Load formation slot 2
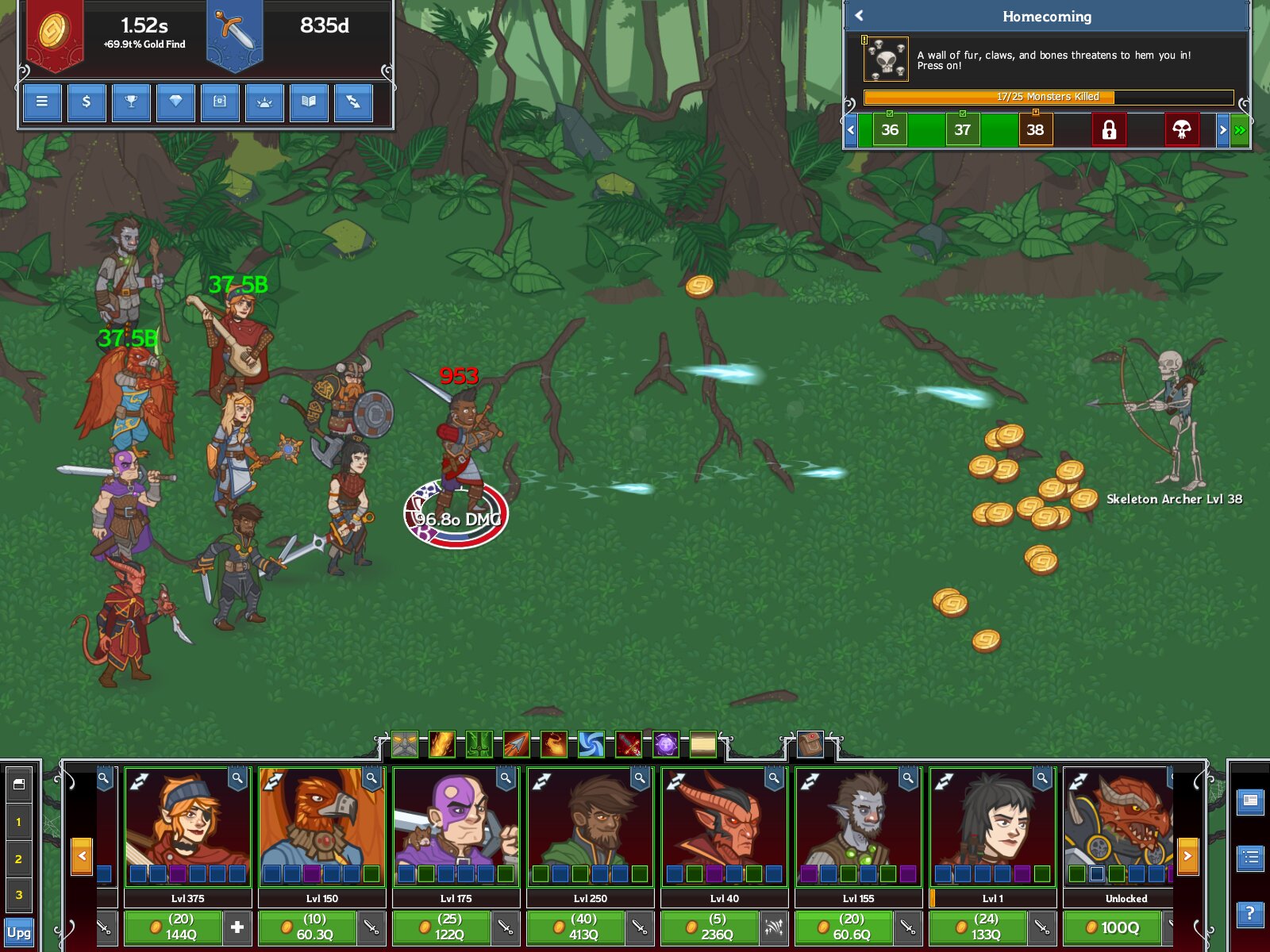1270x952 pixels. pos(18,858)
